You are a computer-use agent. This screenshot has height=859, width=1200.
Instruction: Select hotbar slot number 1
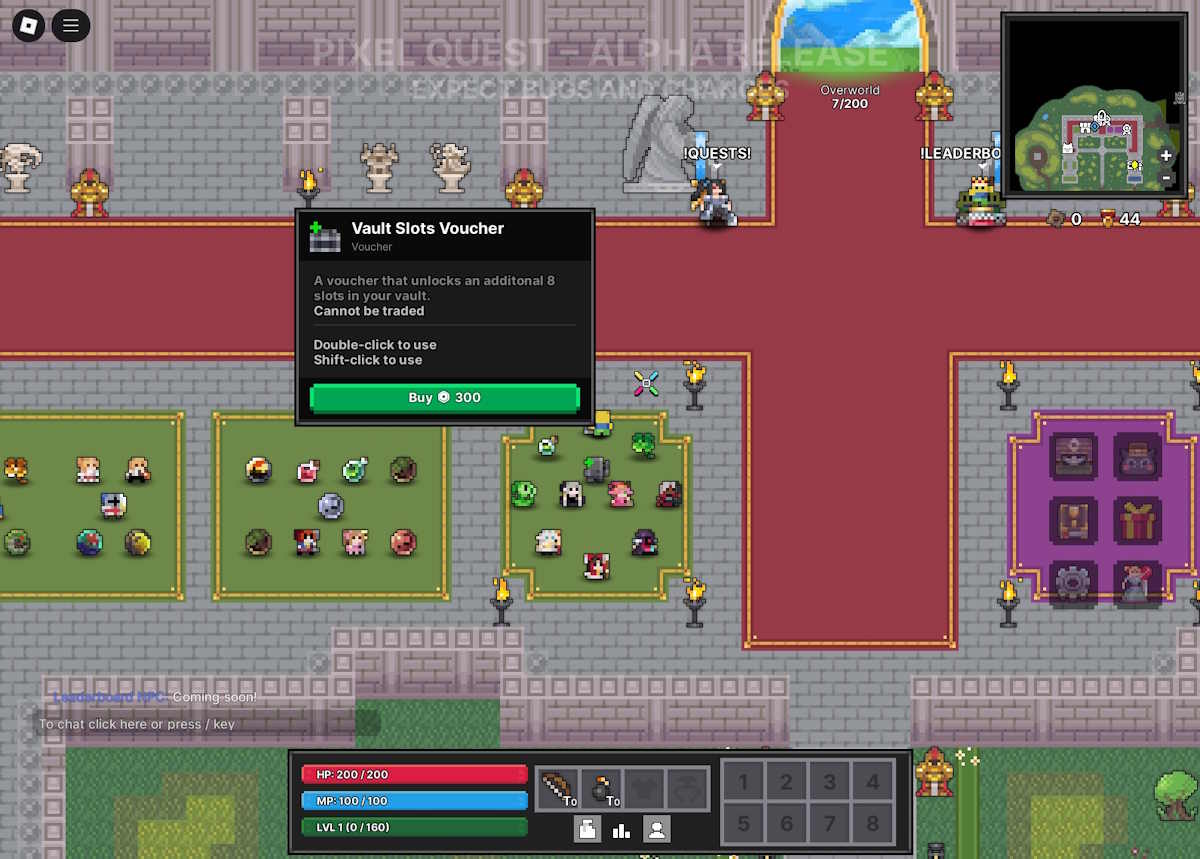coord(743,783)
